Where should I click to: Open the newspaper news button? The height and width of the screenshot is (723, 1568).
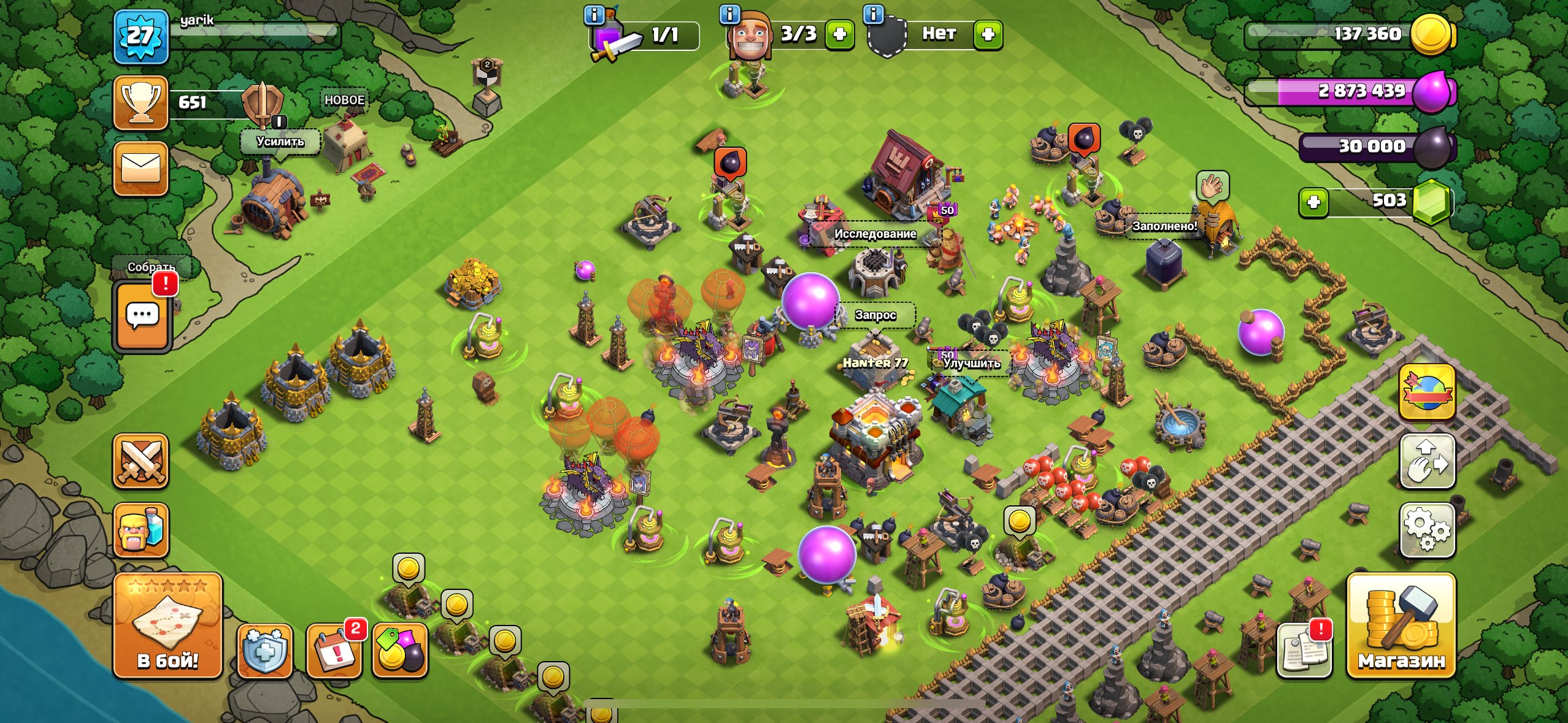[1304, 650]
